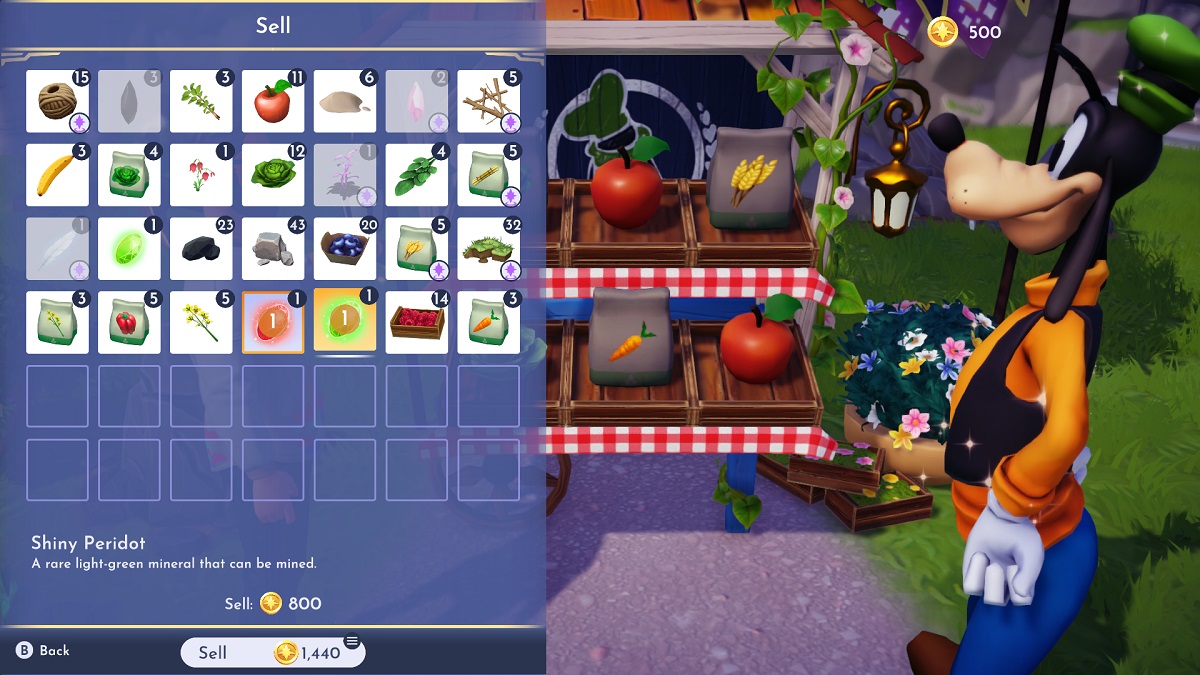Viewport: 1200px width, 675px height.
Task: Select the bundle of sticks
Action: coord(489,101)
